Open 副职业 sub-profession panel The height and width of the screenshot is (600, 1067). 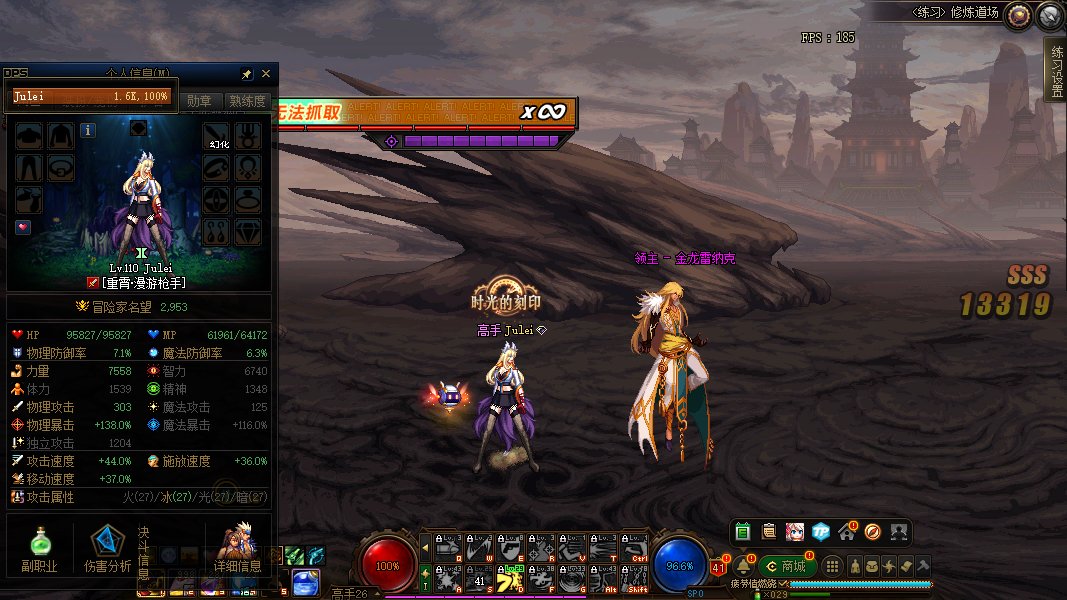(x=40, y=548)
